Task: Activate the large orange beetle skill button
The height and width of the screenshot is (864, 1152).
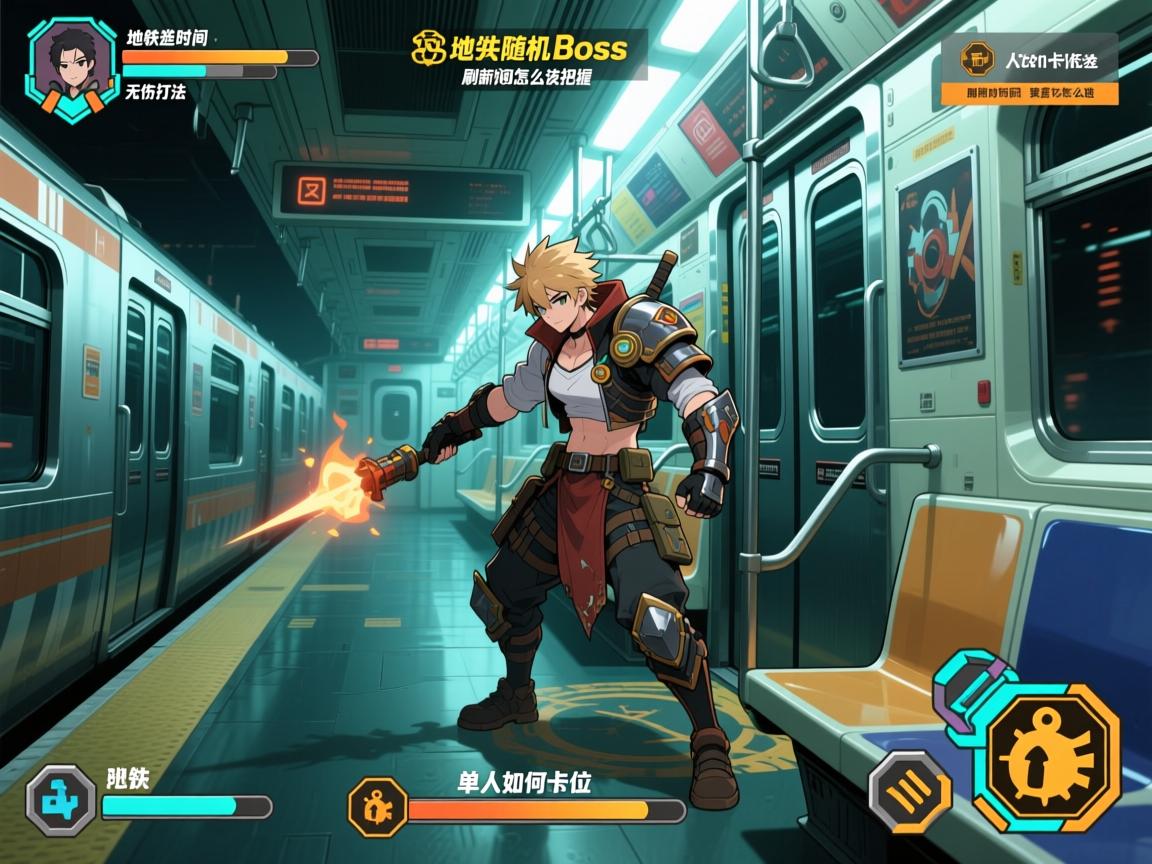Action: [x=1049, y=757]
